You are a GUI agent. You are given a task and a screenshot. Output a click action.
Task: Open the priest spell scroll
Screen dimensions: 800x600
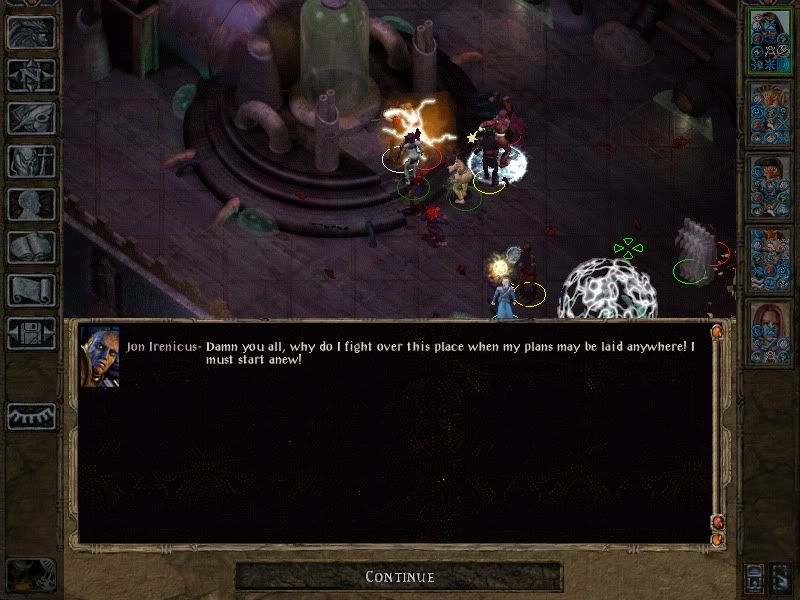(31, 290)
